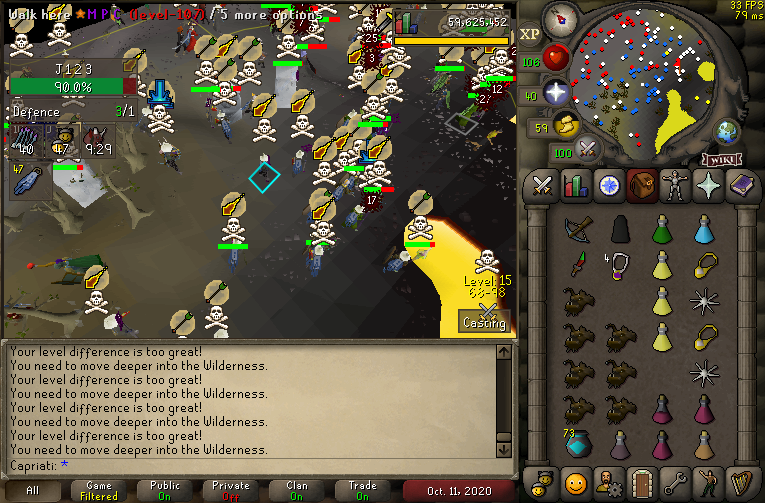Select the crossbow in the inventory
Screen dimensions: 765x503
click(x=577, y=231)
